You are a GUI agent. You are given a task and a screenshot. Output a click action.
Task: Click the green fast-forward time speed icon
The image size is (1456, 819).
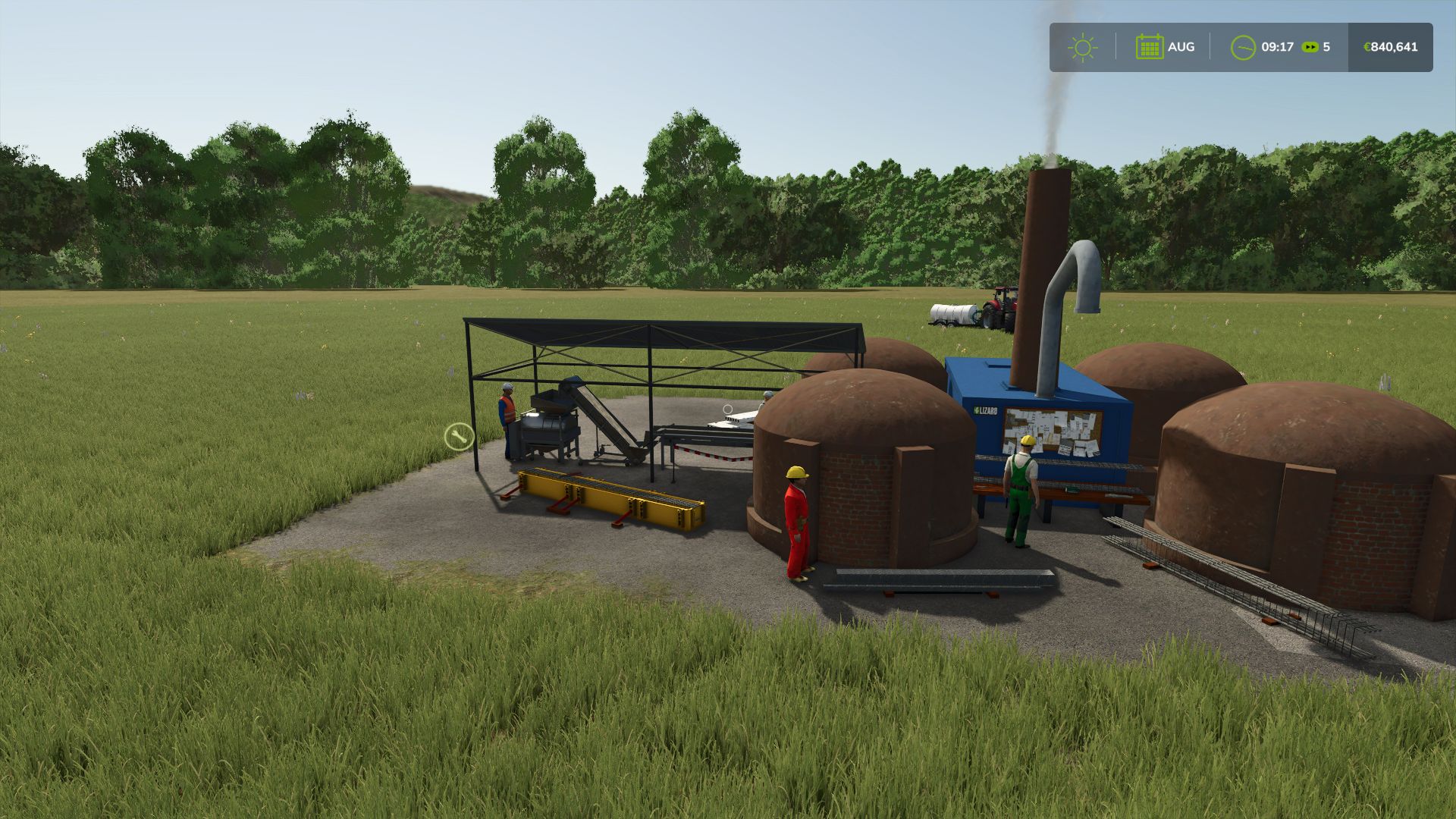click(1310, 47)
